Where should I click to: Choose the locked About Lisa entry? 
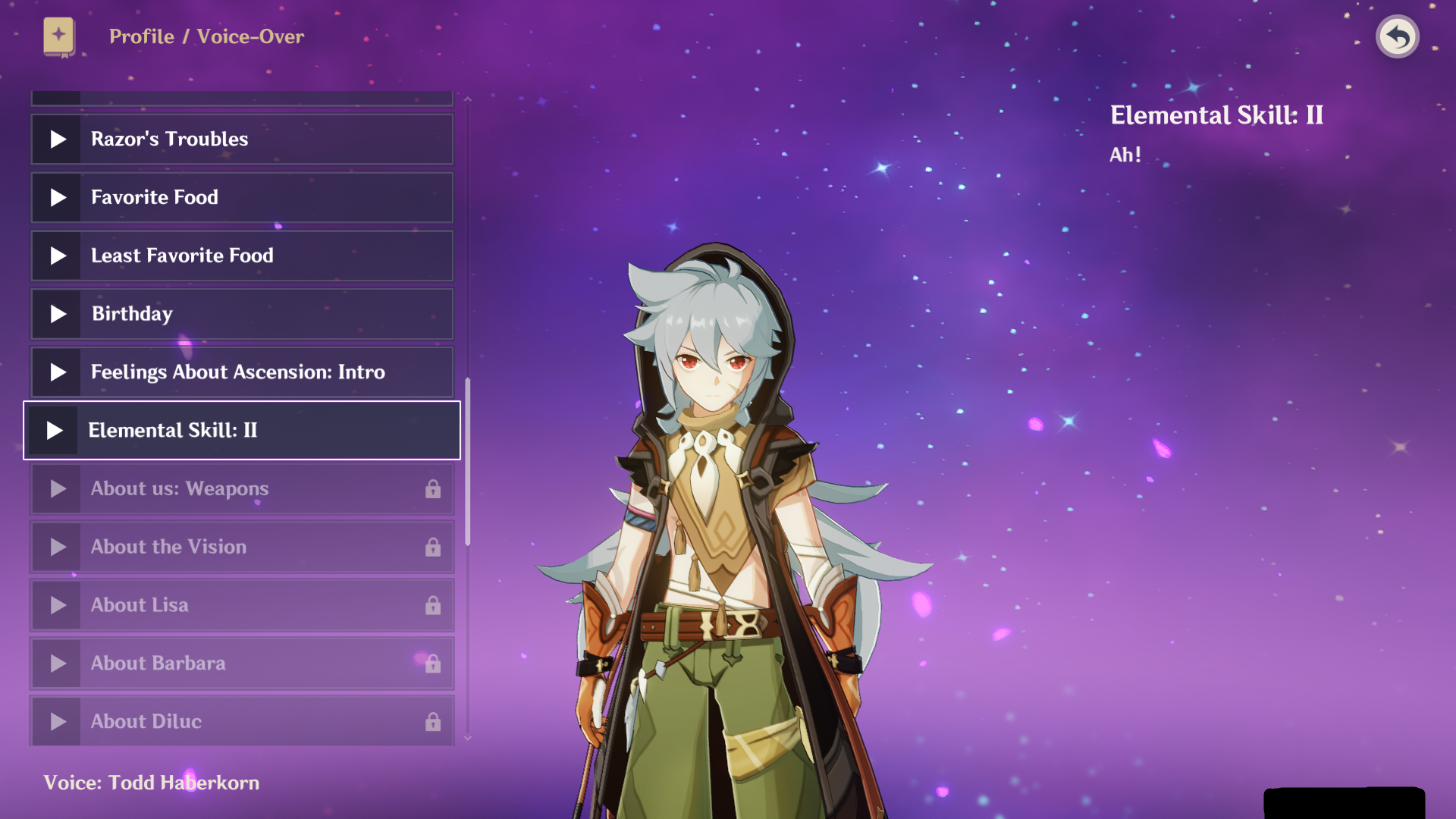point(241,605)
